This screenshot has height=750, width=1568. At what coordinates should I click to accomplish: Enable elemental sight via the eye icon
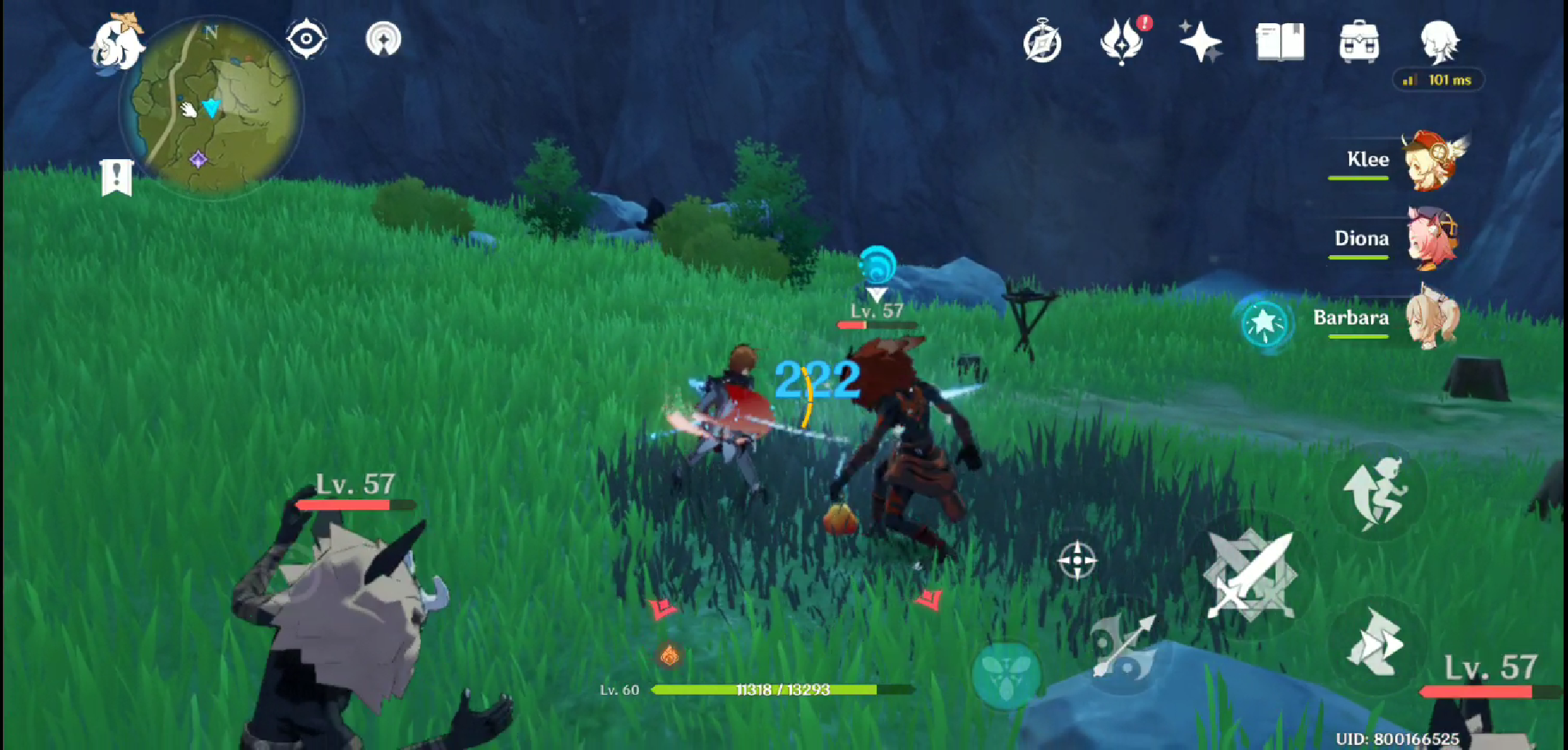306,40
